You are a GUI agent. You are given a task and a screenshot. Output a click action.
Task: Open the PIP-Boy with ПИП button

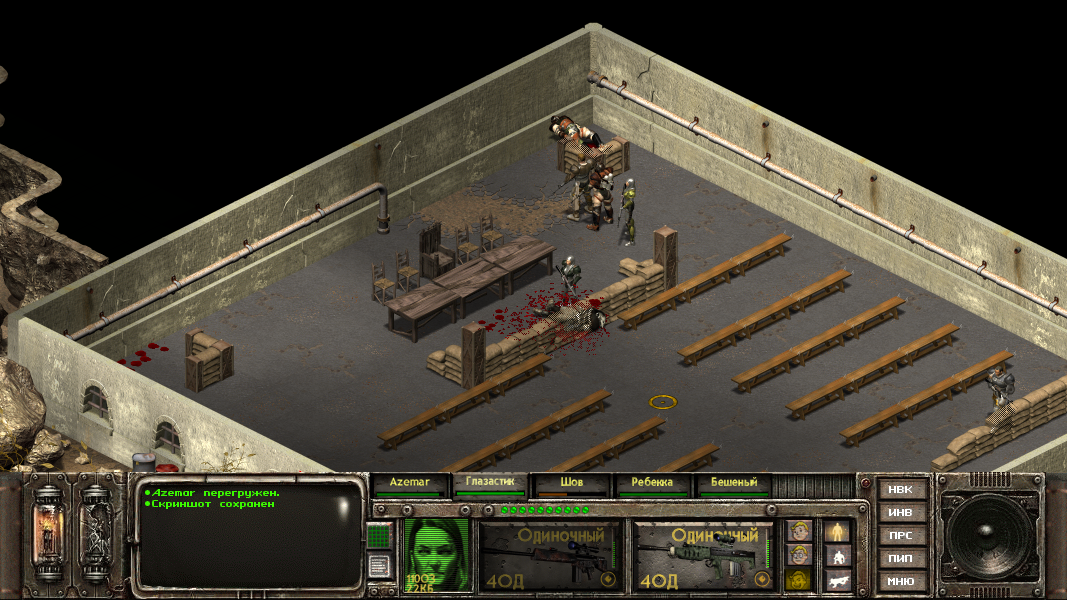(x=900, y=558)
